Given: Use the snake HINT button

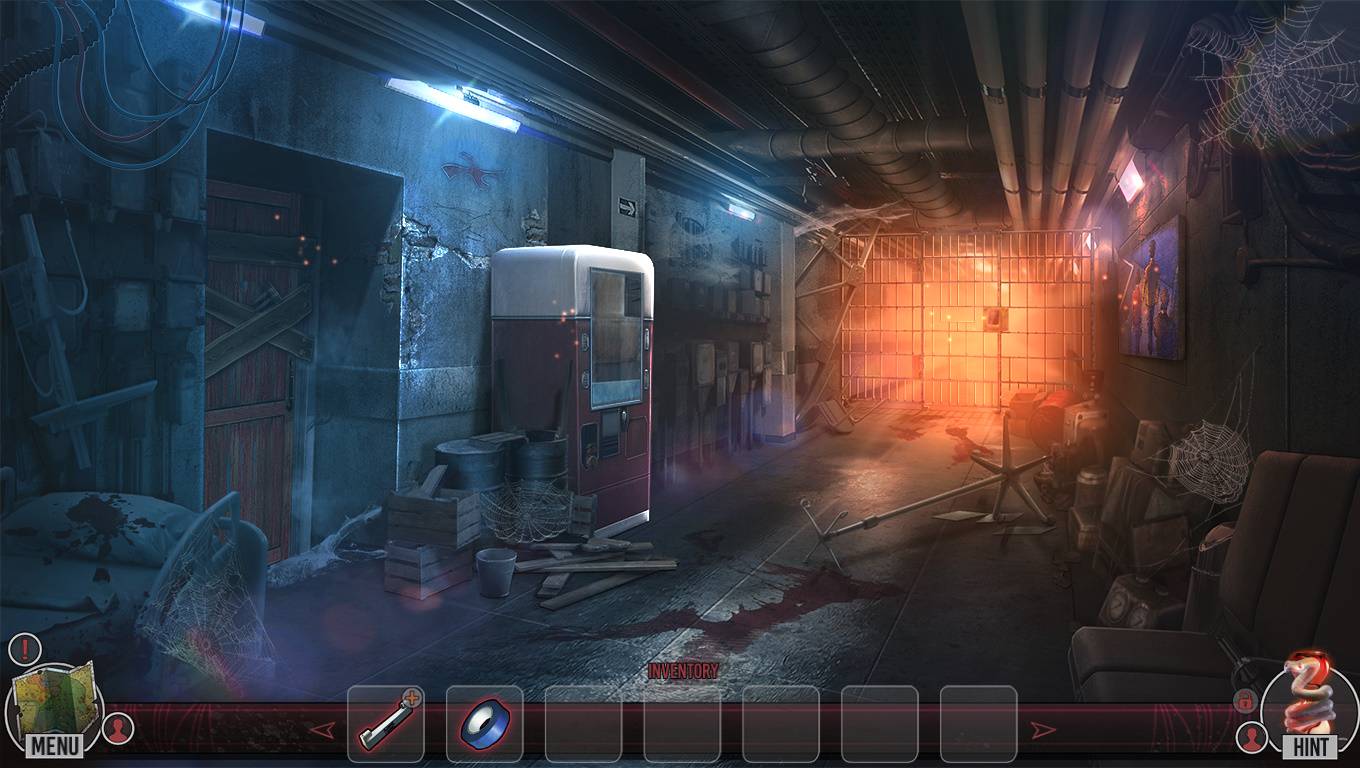Looking at the screenshot, I should (1310, 705).
